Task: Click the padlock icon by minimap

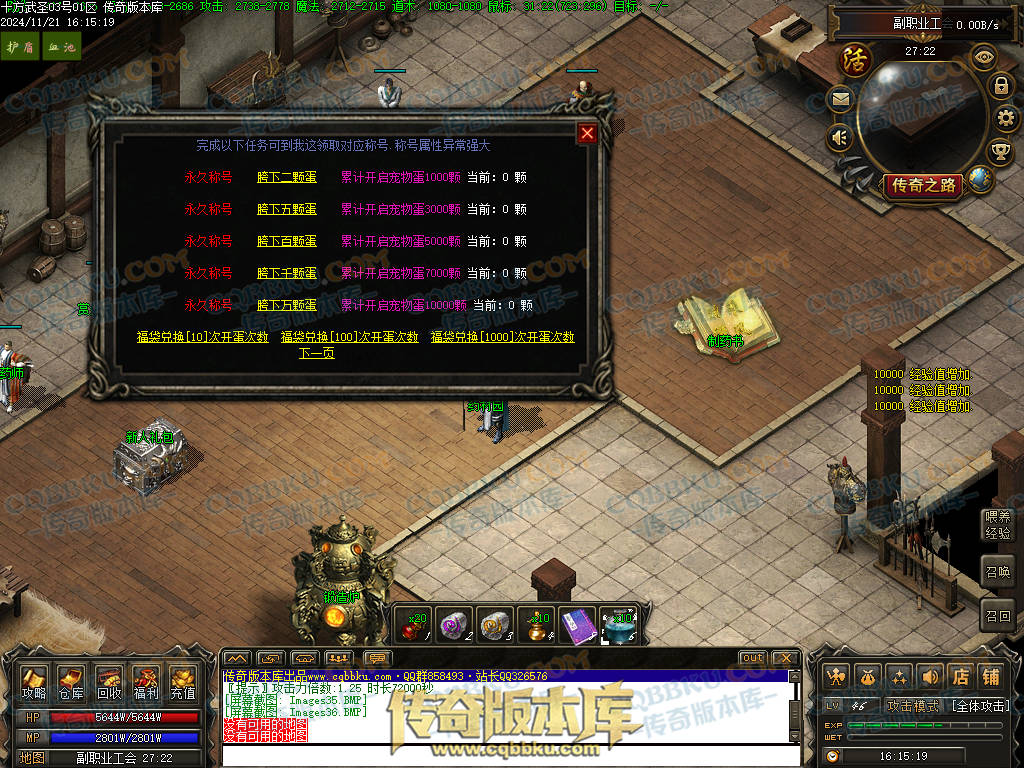Action: 1000,85
